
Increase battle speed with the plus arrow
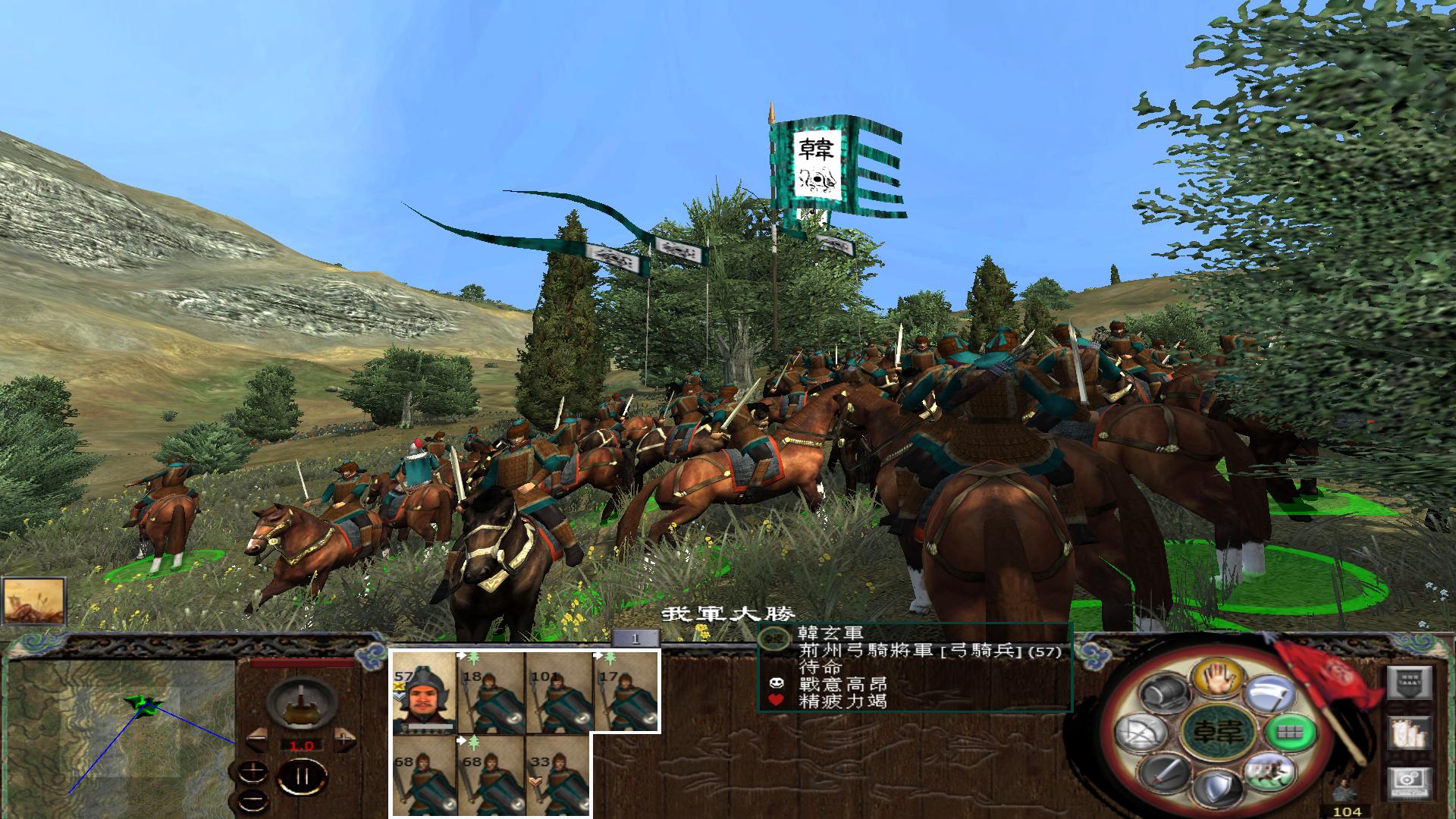pyautogui.click(x=344, y=739)
